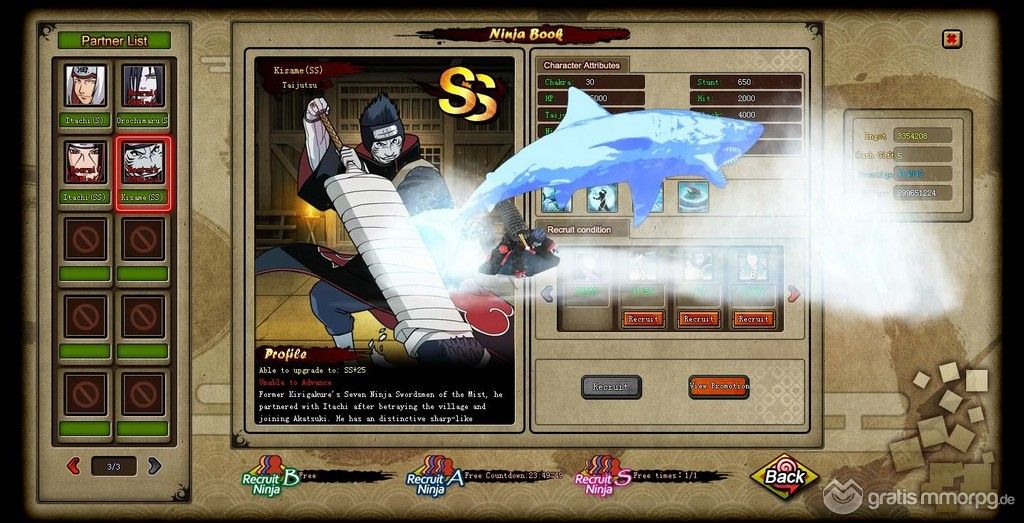Select the water vortex skill icon
Screen dimensions: 1024x523
692,196
